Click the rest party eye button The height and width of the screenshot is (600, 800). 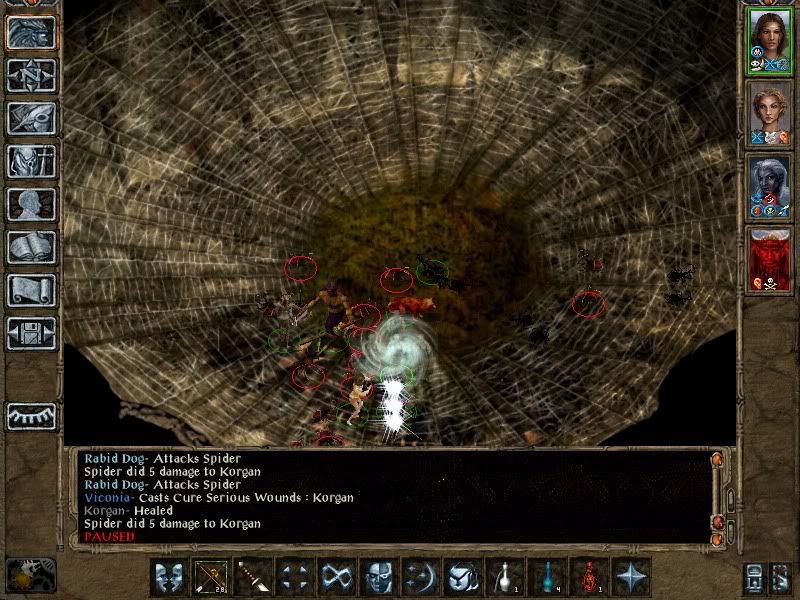31,416
